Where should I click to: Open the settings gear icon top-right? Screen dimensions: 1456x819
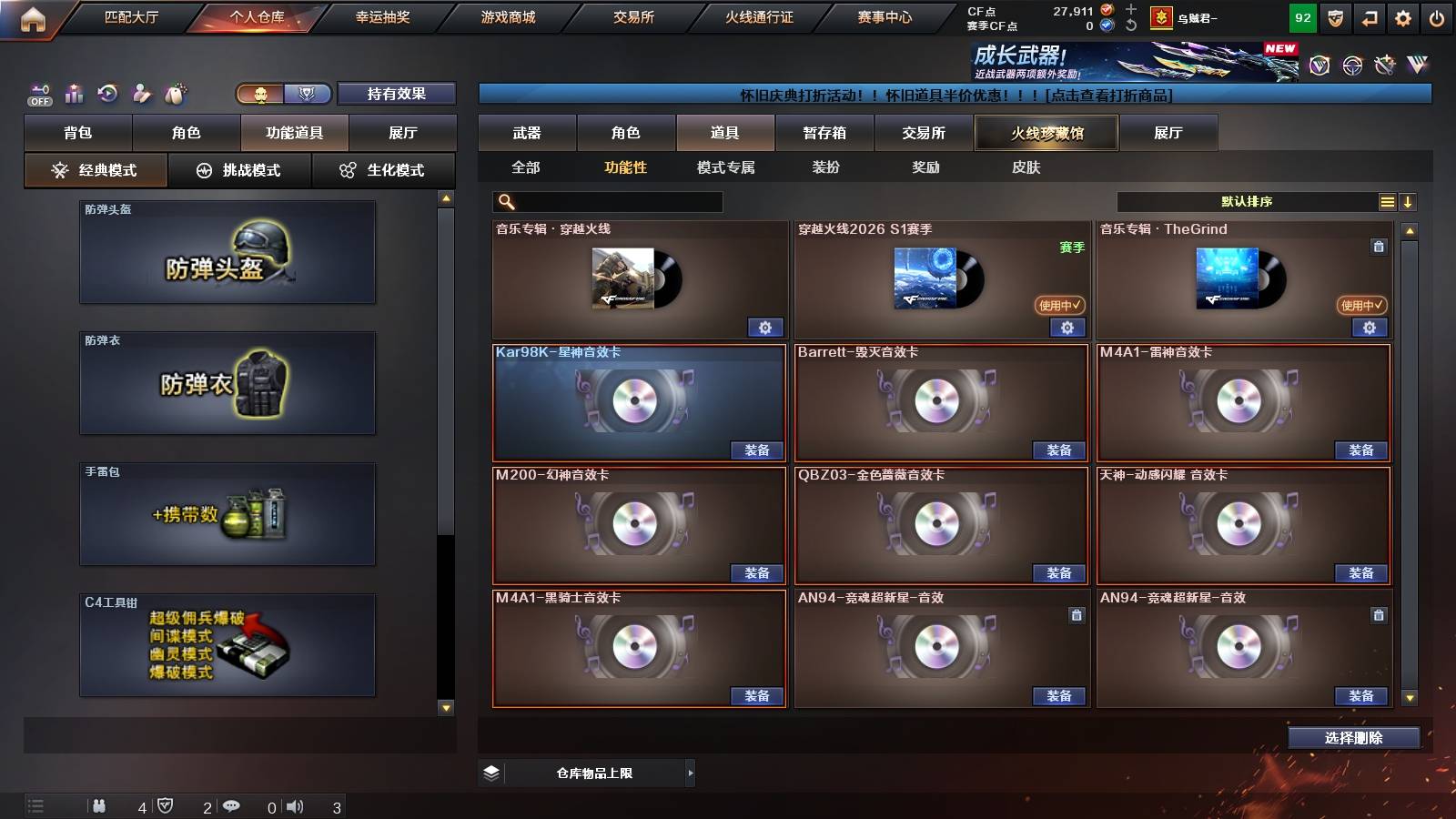click(x=1402, y=16)
